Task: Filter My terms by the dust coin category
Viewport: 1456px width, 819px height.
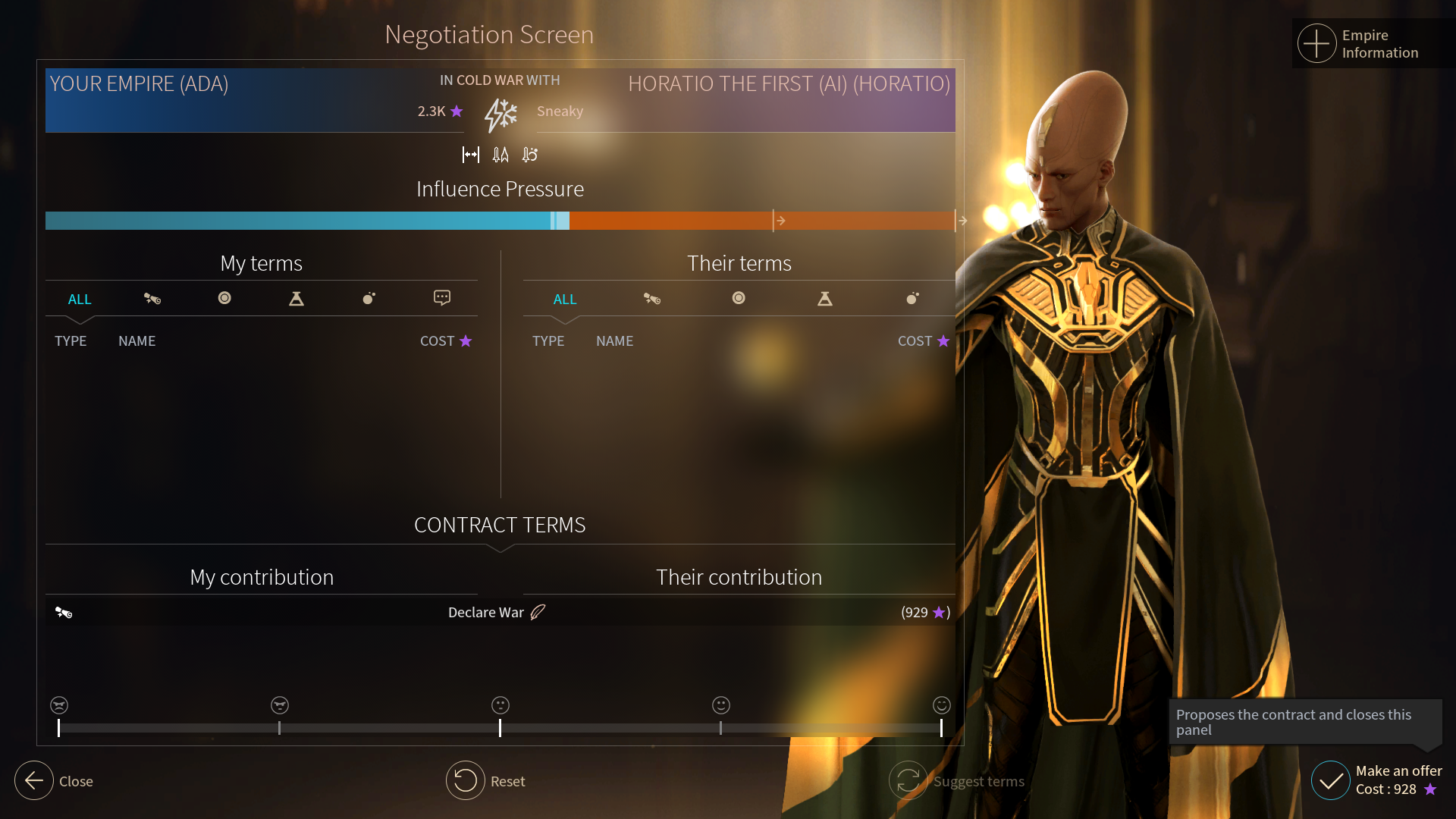Action: point(224,298)
